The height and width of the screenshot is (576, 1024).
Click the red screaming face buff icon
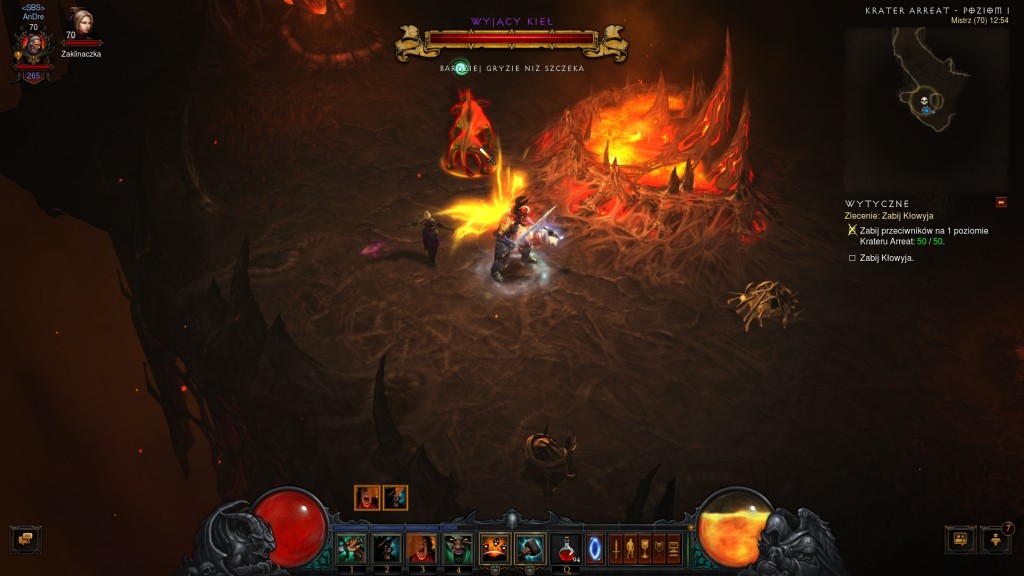[367, 498]
